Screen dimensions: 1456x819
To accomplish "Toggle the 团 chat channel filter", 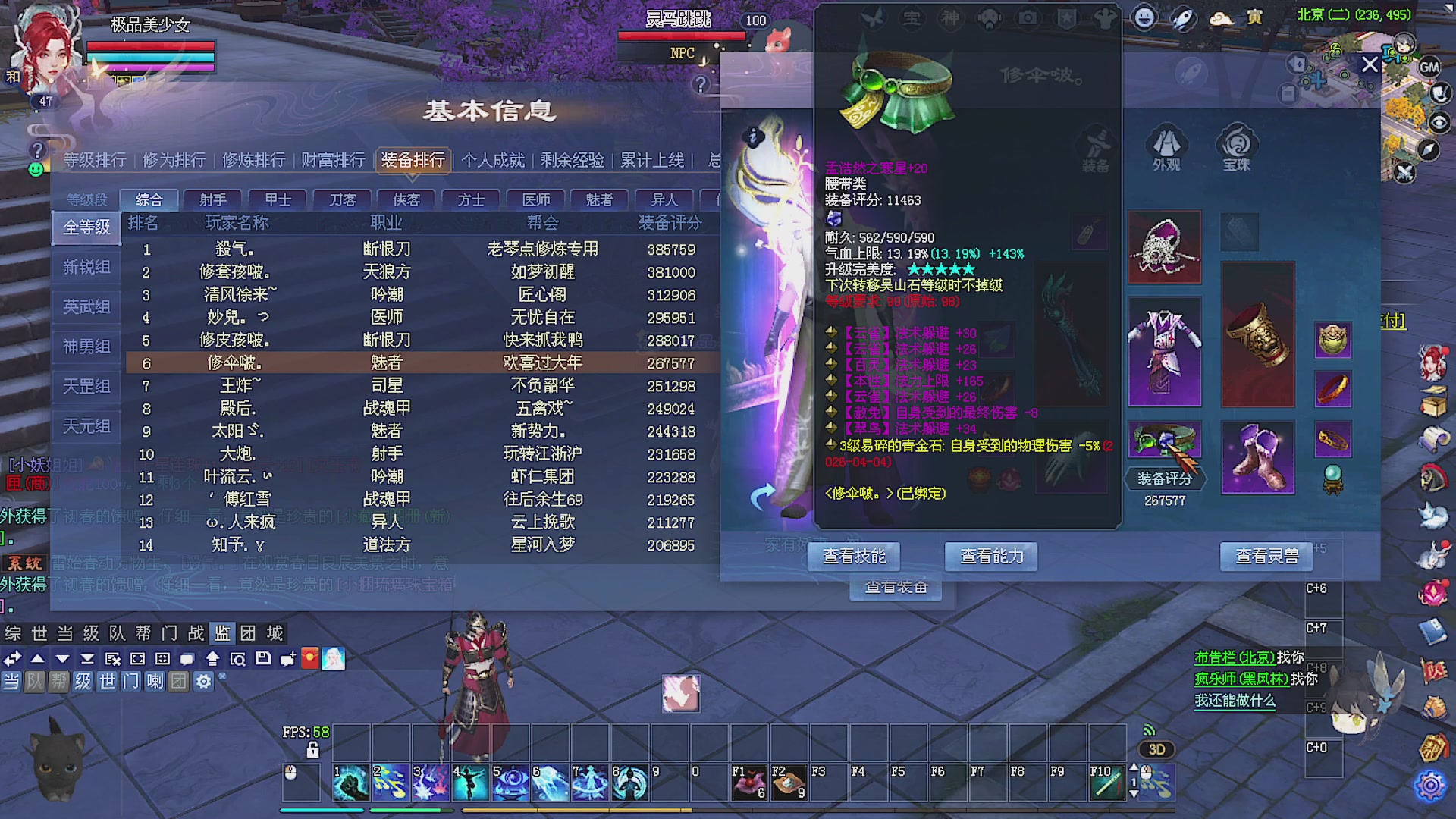I will (180, 682).
